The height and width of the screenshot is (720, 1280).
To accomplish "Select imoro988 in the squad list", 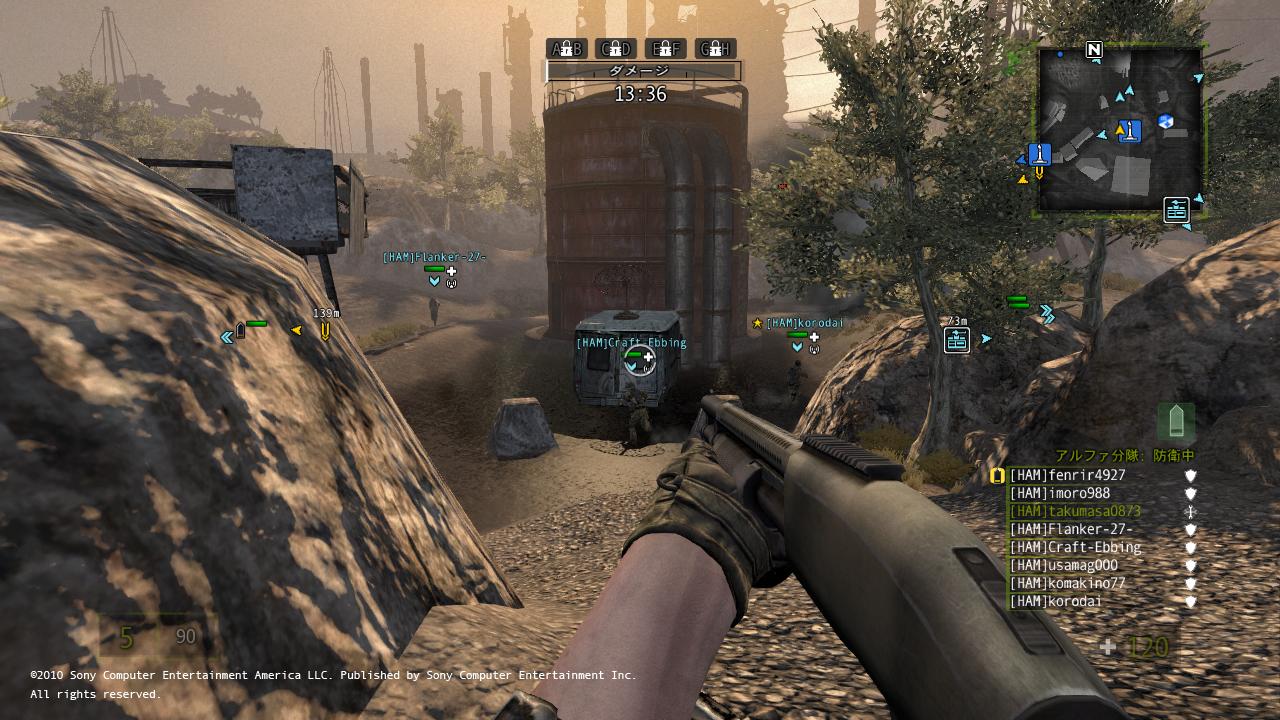I will tap(1059, 494).
